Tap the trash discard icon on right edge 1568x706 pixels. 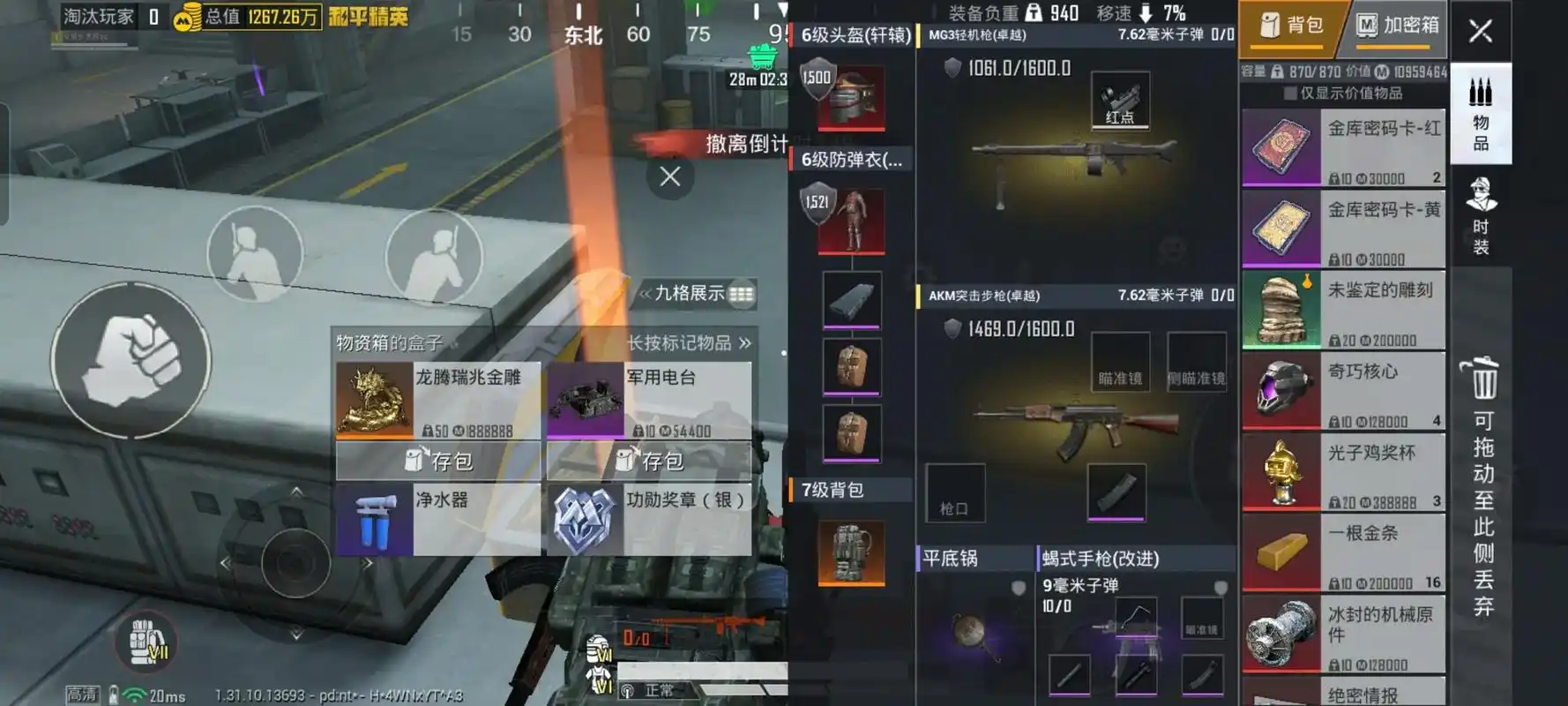1484,381
